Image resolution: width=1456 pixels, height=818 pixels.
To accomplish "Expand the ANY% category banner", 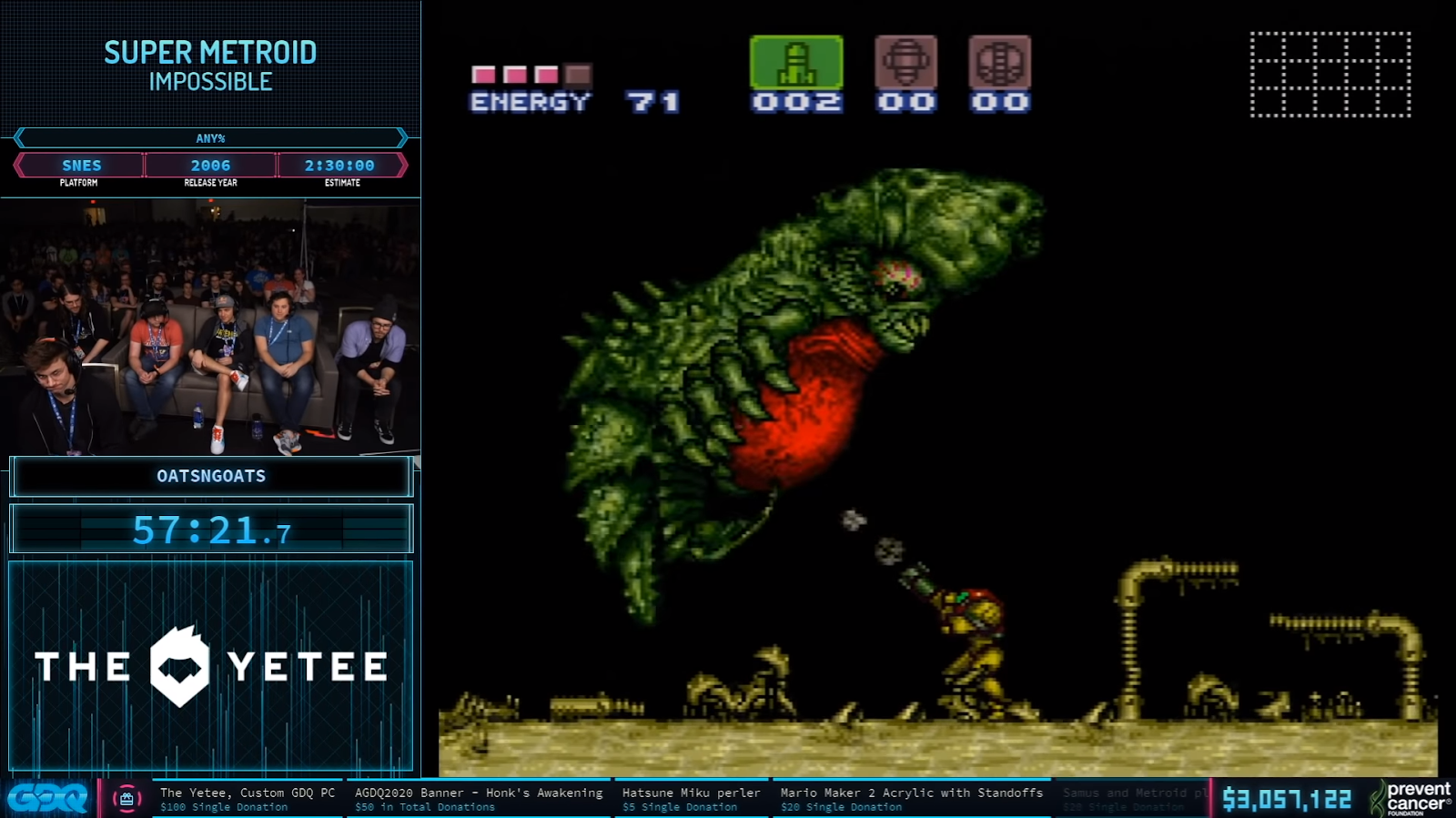I will [211, 138].
